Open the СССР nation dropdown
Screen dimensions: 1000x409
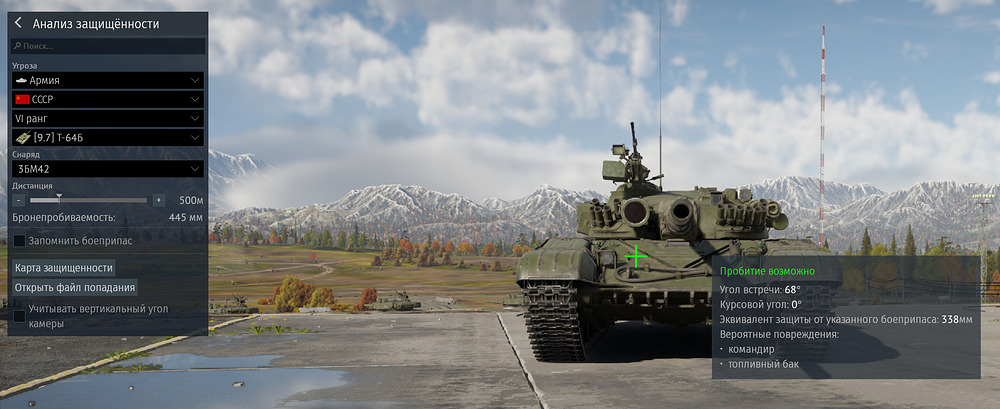(108, 99)
